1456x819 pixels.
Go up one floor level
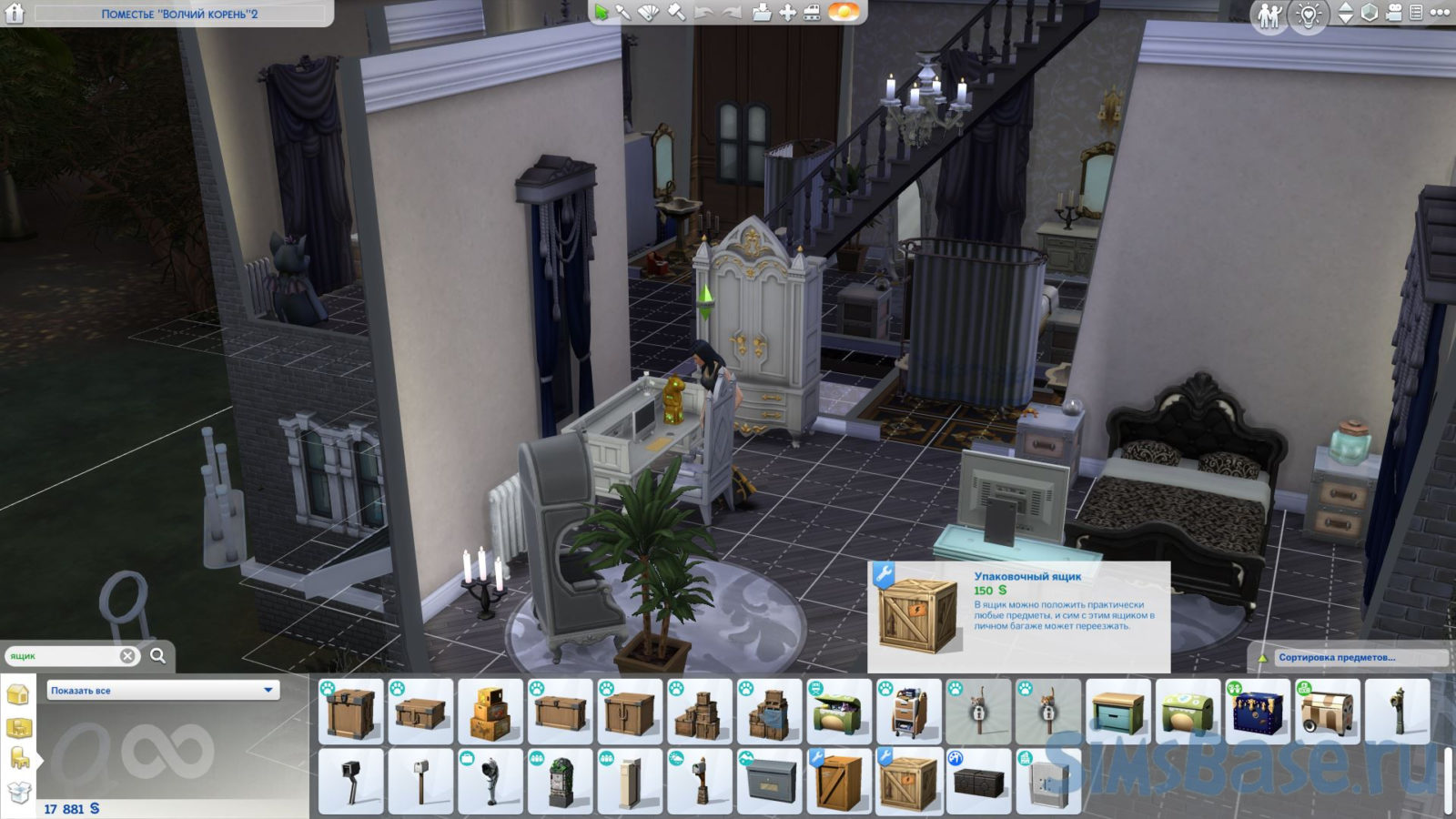[x=1345, y=7]
